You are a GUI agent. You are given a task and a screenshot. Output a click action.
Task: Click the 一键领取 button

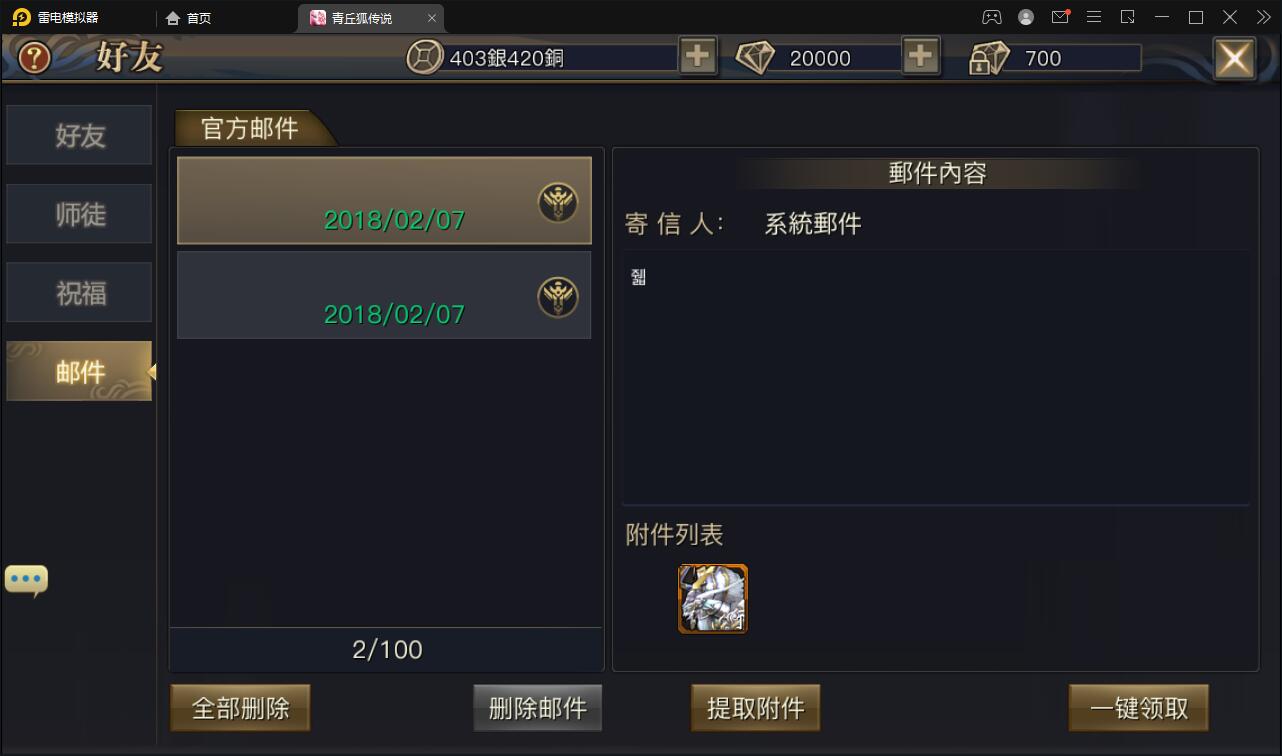pos(1136,707)
